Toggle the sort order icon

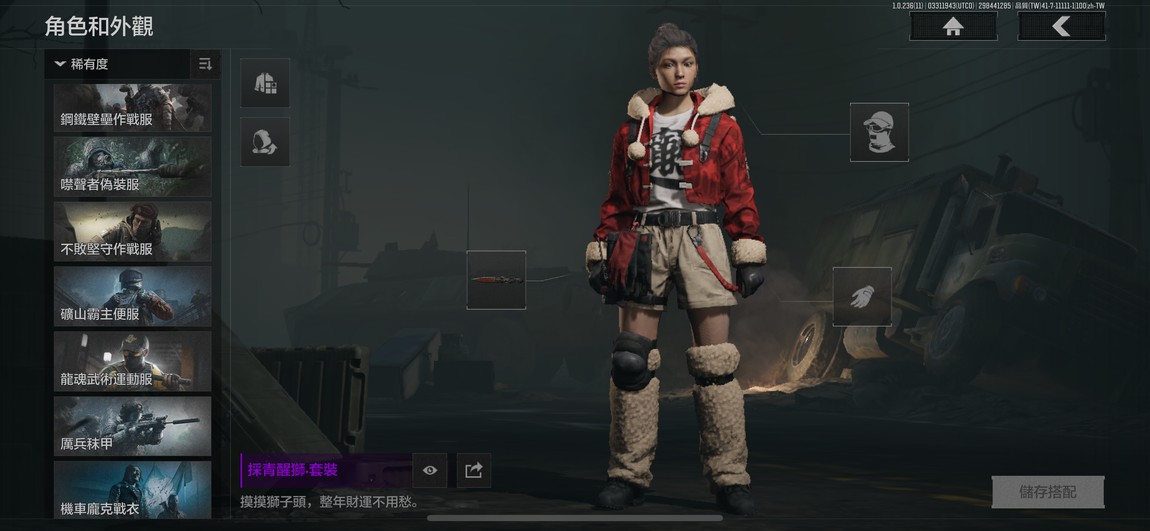coord(205,64)
